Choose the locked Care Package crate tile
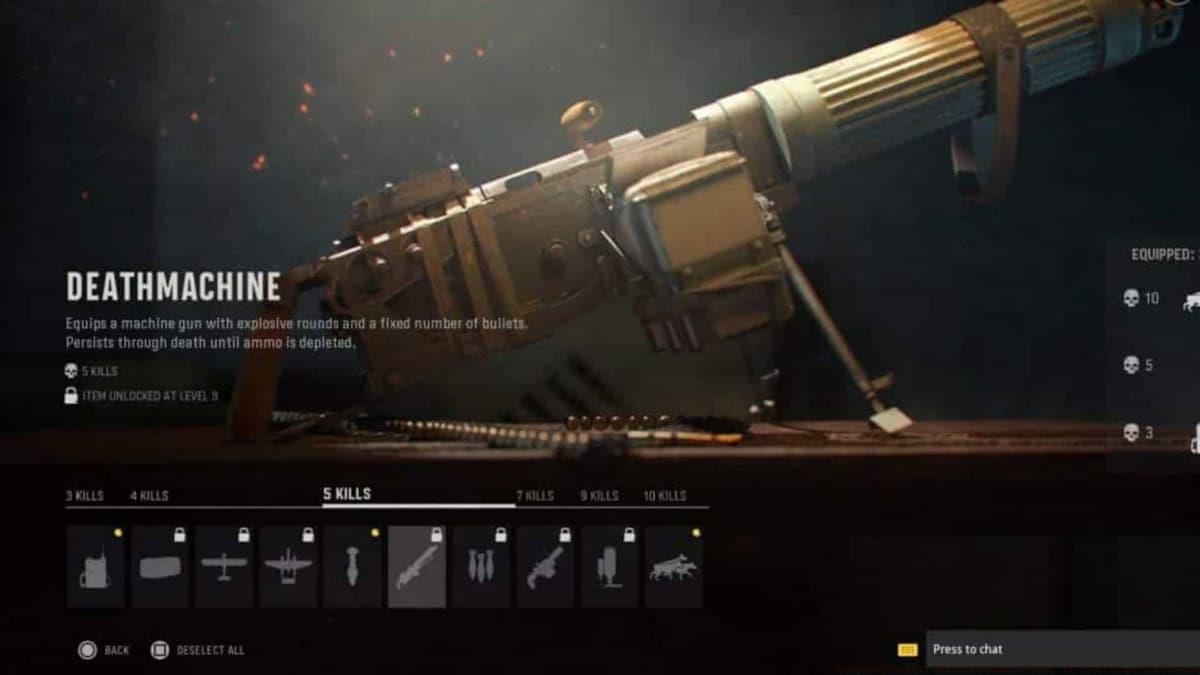The width and height of the screenshot is (1200, 675). [160, 567]
